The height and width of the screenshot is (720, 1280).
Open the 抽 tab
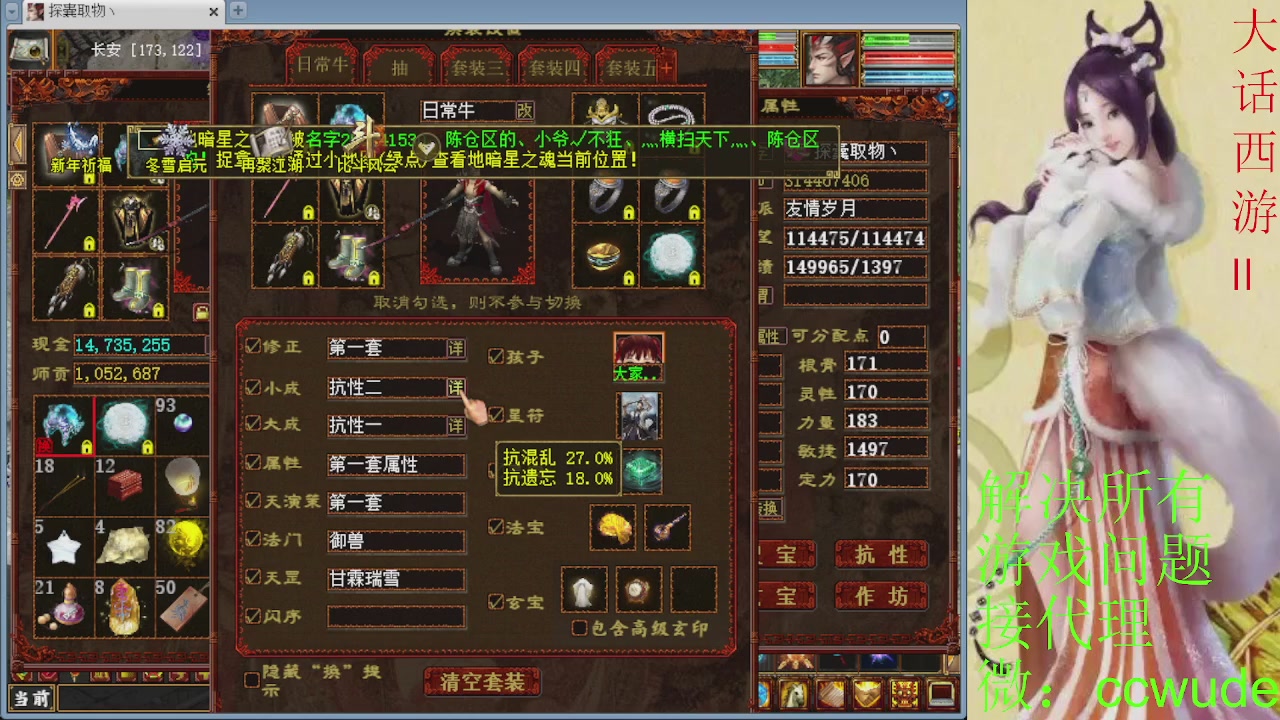399,68
